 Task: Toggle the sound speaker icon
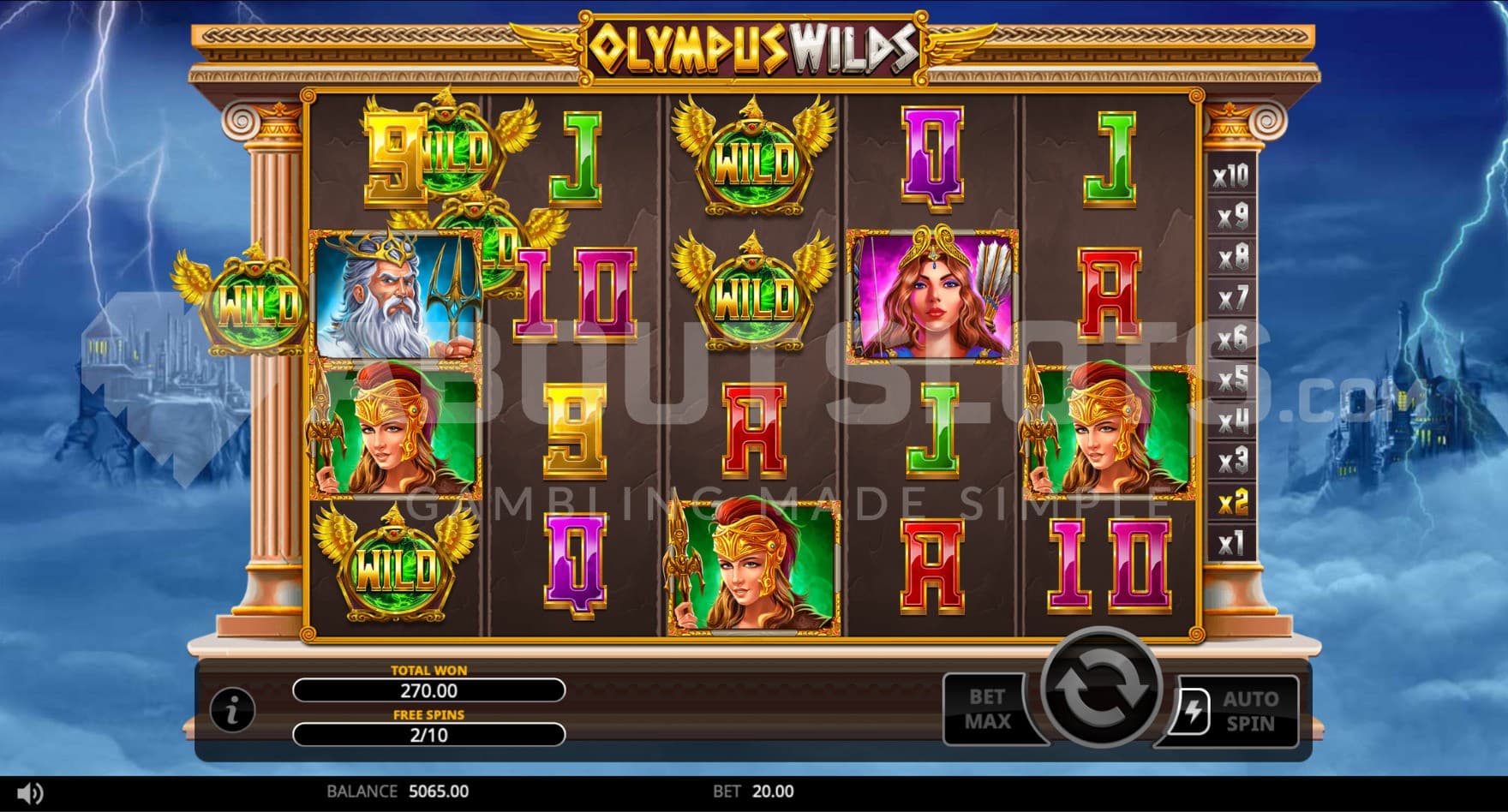click(30, 792)
